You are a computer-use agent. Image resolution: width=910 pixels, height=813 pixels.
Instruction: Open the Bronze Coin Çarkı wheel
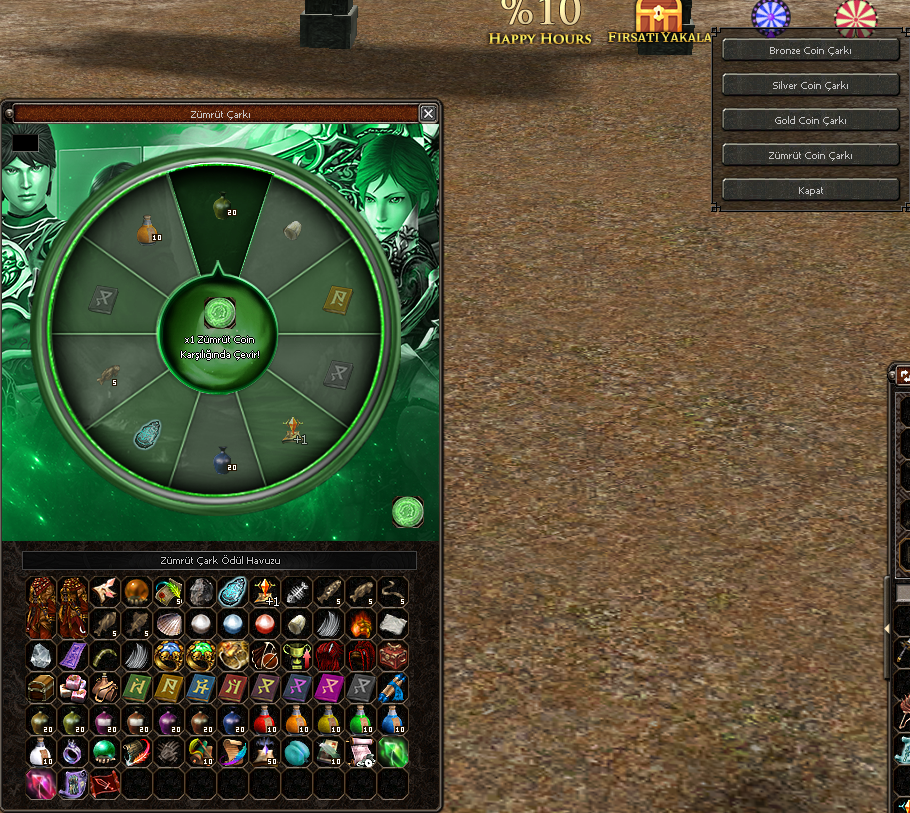pyautogui.click(x=811, y=50)
